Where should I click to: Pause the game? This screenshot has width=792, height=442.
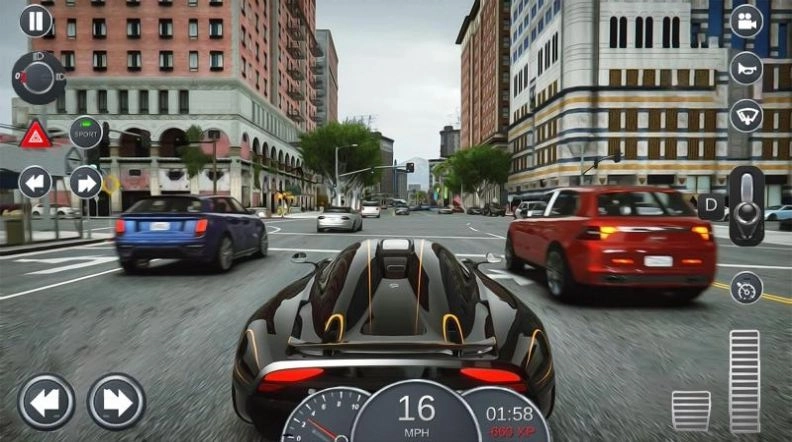click(x=36, y=20)
